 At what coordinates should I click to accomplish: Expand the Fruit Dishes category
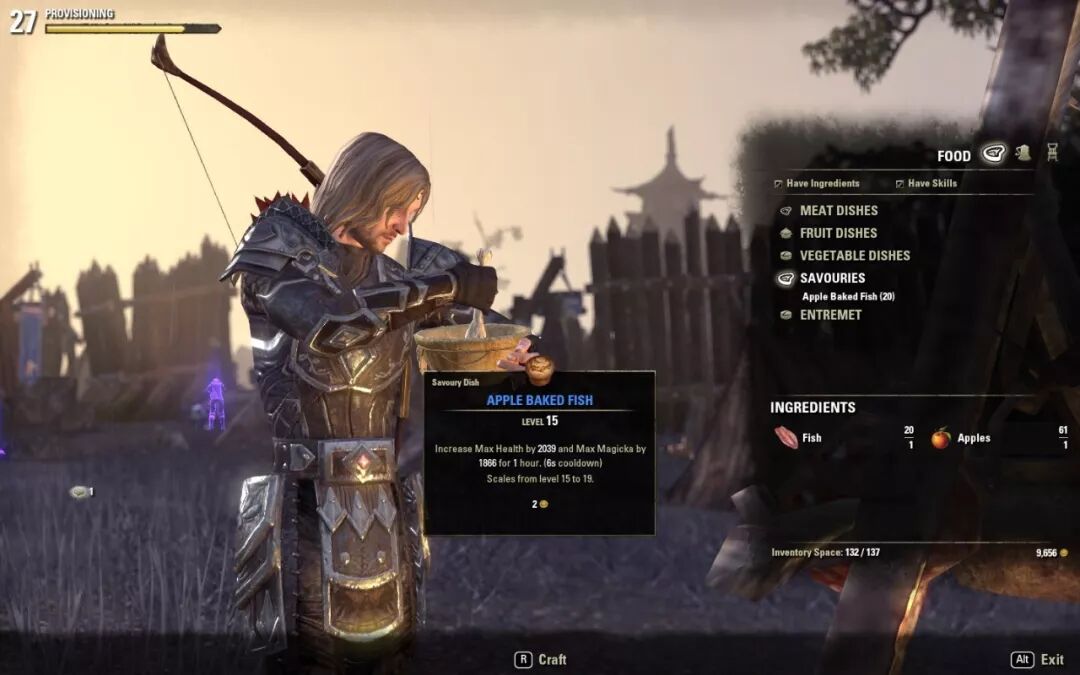pyautogui.click(x=838, y=233)
